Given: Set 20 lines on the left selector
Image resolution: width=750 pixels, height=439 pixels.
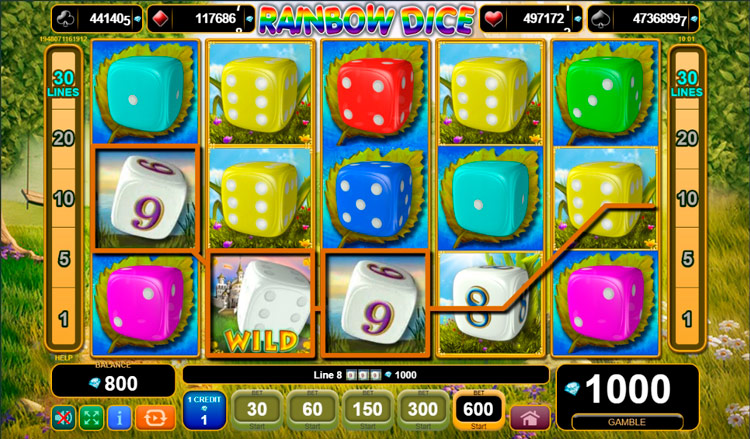Looking at the screenshot, I should tap(63, 139).
